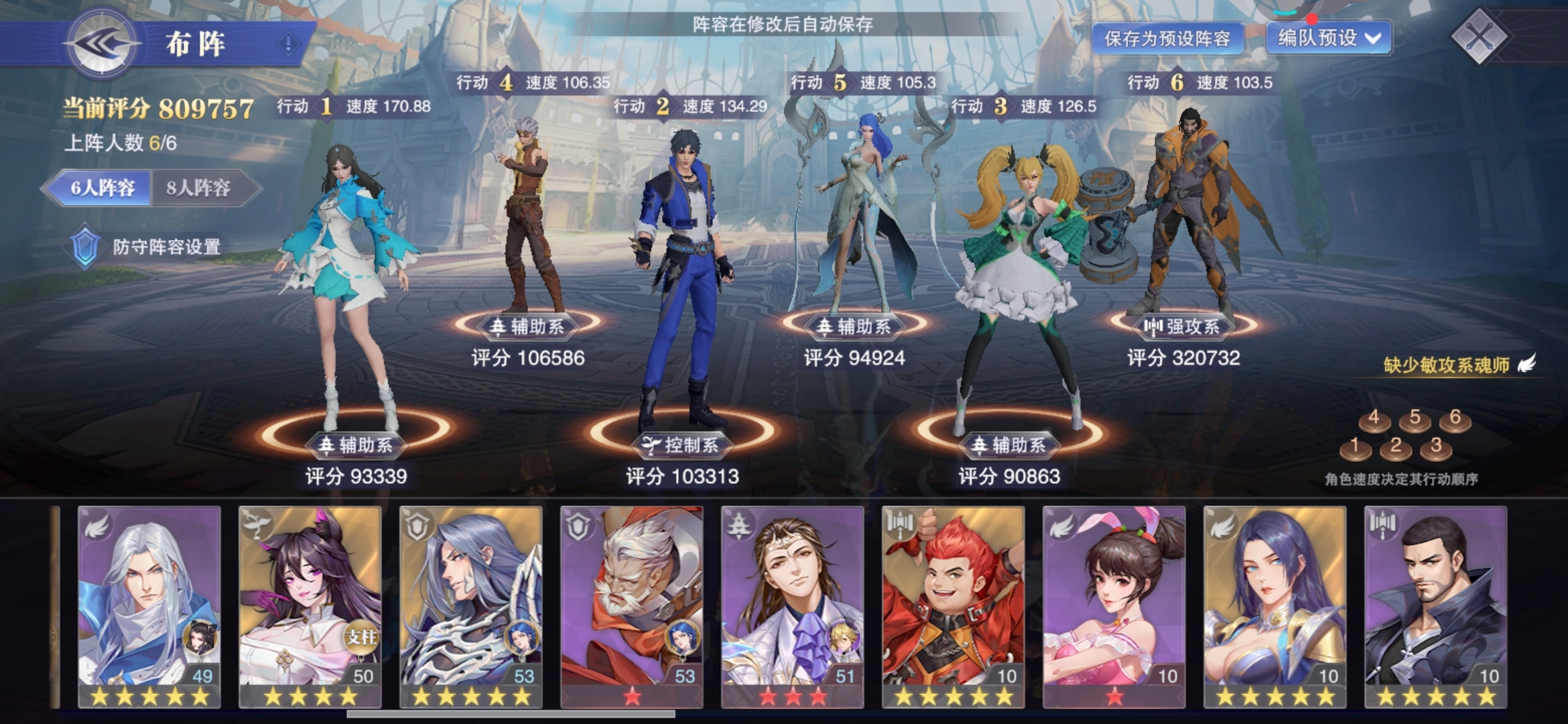The width and height of the screenshot is (1568, 724).
Task: Select the bunny-eared girl card
Action: 1114,607
